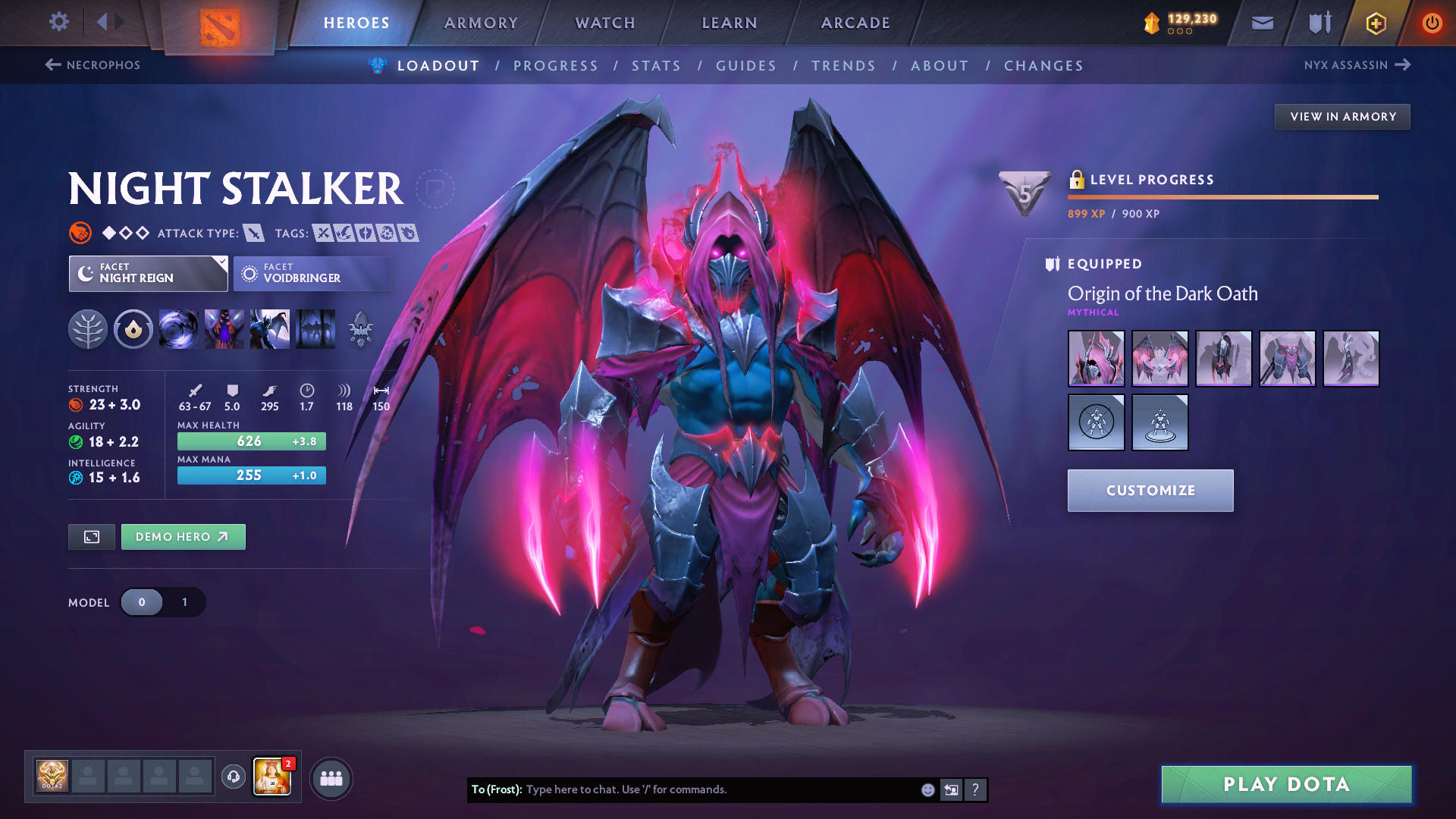Return to previous hero Necrophos
The image size is (1456, 819).
click(x=93, y=65)
